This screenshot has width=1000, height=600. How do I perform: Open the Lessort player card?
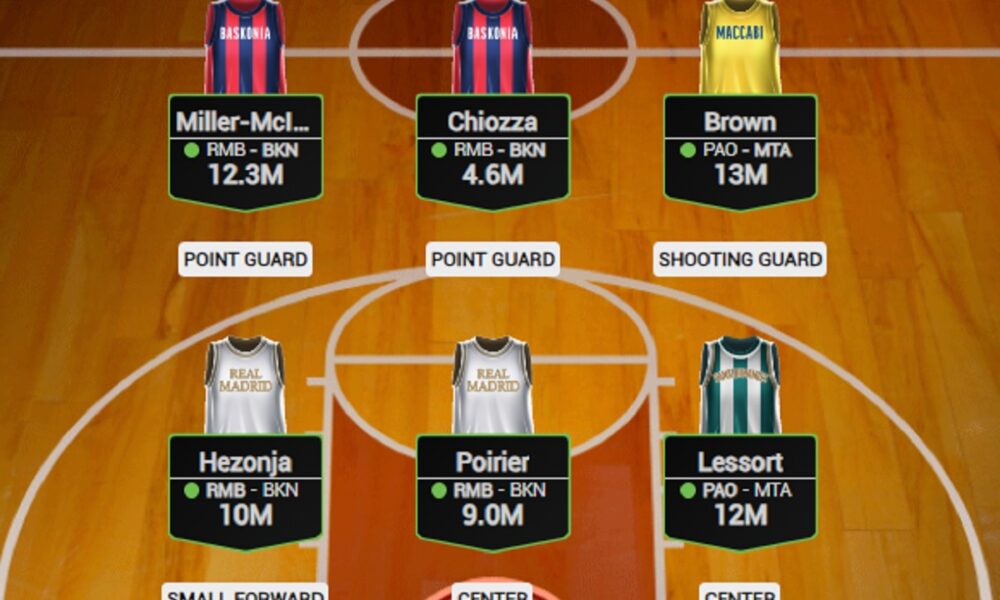740,490
